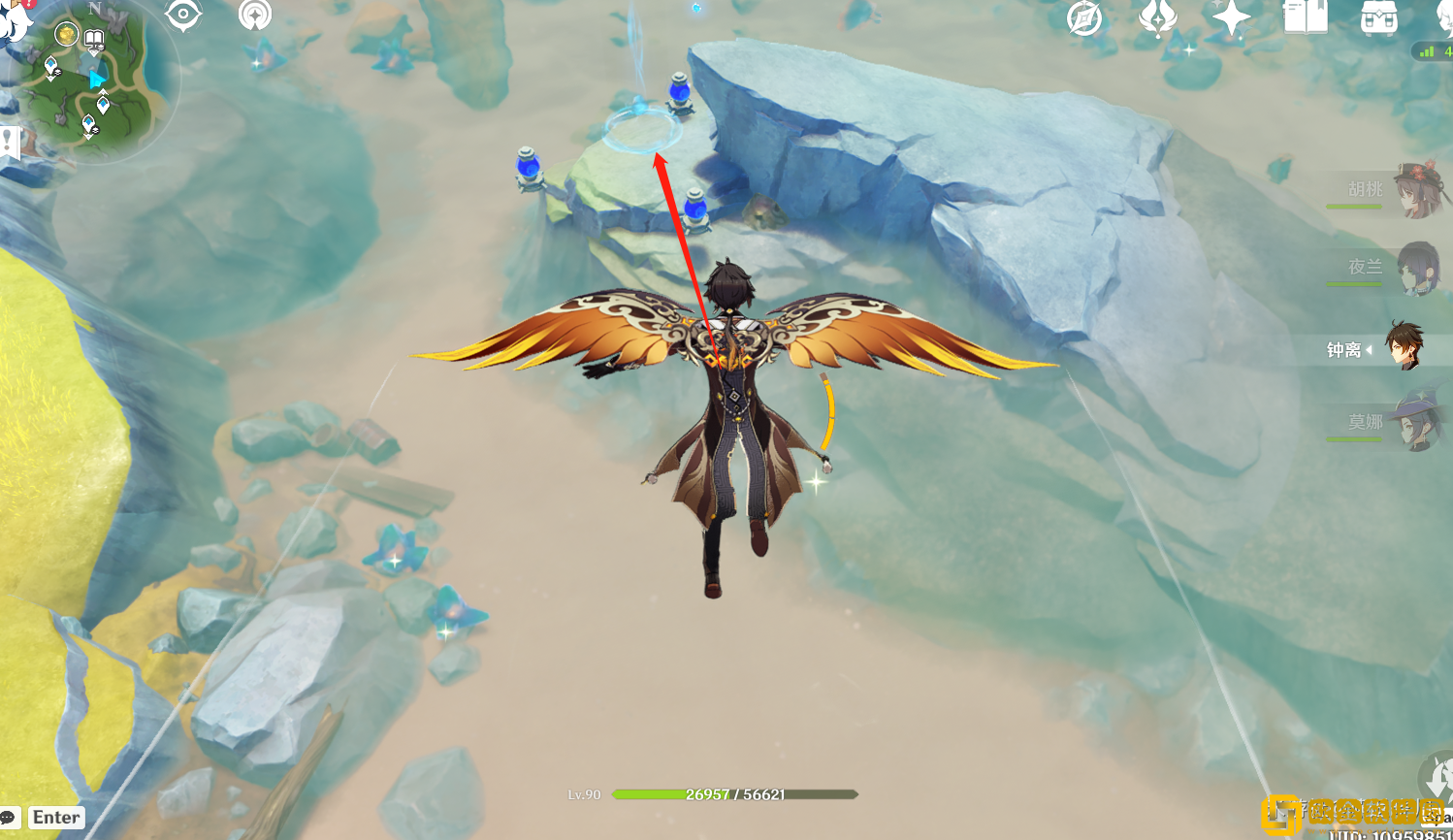Screen dimensions: 1453x840
Task: Click the four-pointed star icon
Action: pyautogui.click(x=1230, y=18)
